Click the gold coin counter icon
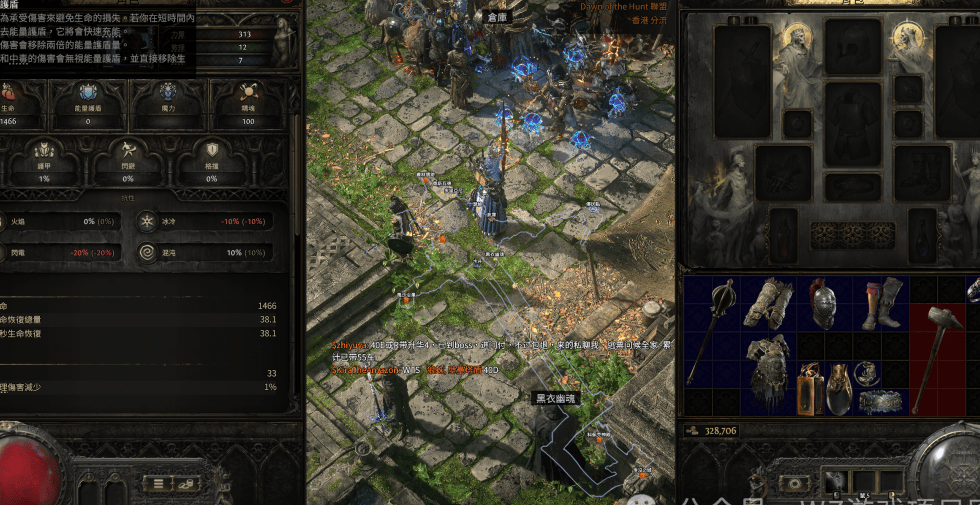The height and width of the screenshot is (505, 980). [692, 431]
